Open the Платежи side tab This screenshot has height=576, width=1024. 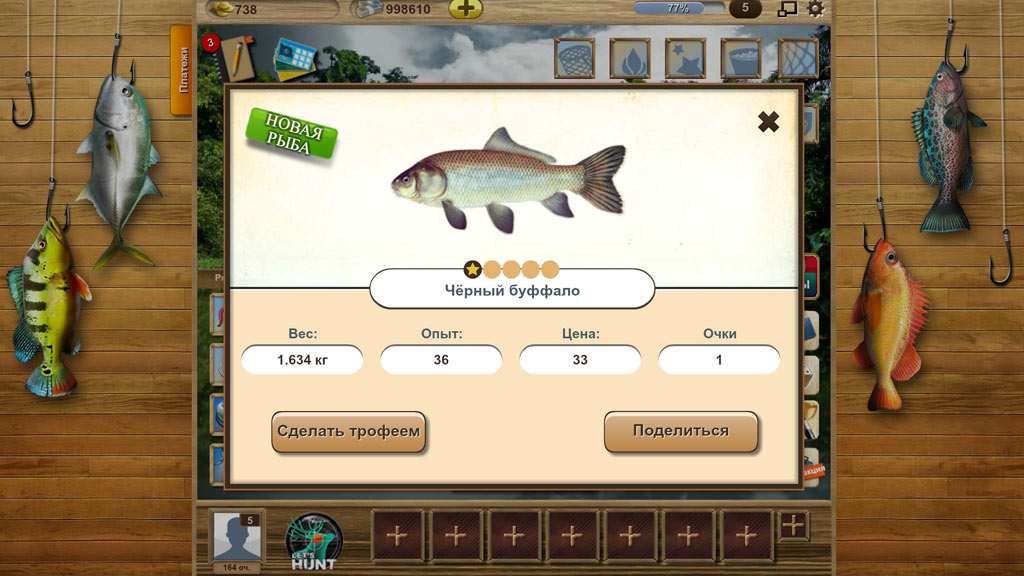tap(182, 70)
